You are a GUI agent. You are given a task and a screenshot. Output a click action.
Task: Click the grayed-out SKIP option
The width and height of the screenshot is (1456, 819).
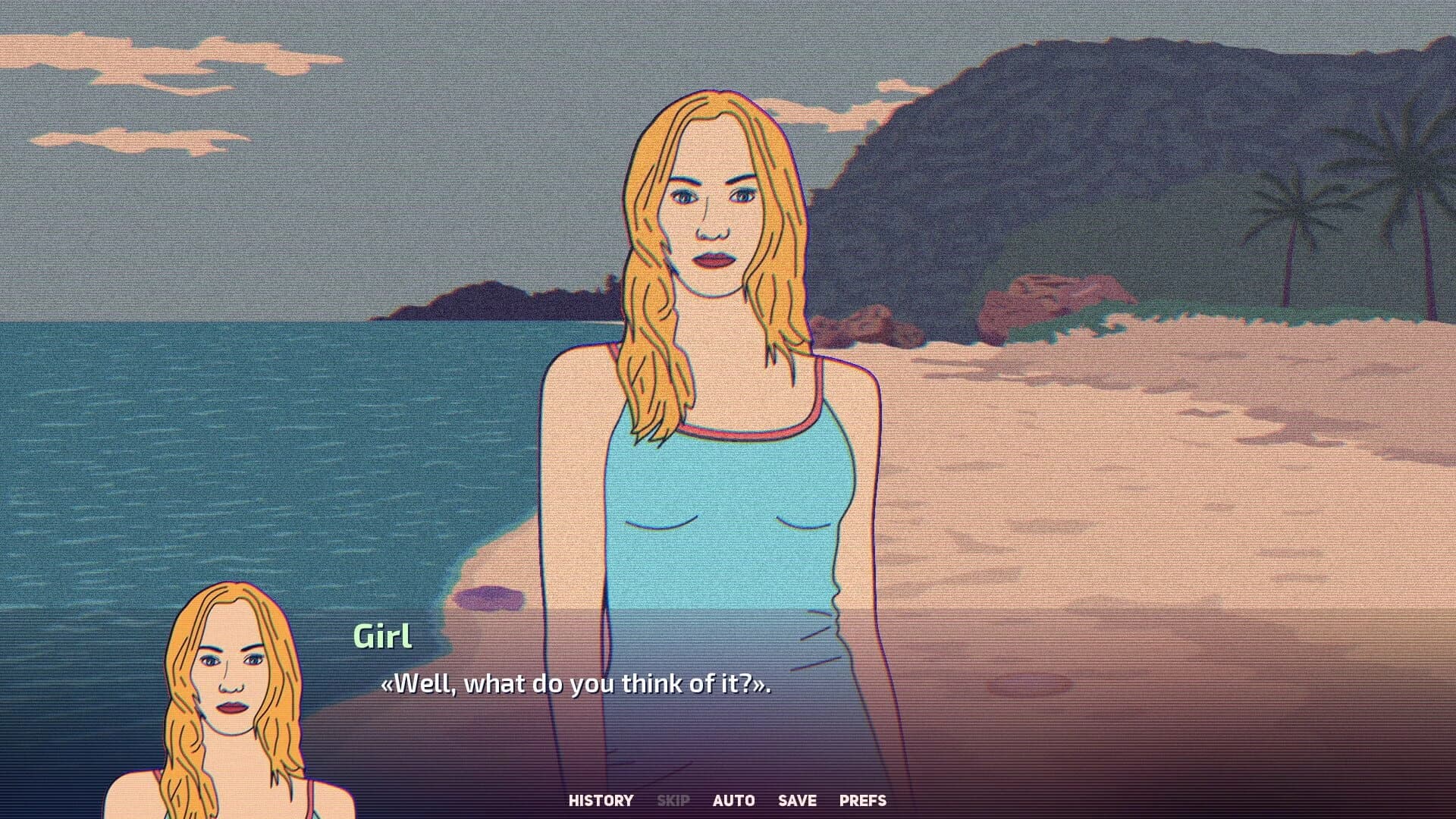673,800
